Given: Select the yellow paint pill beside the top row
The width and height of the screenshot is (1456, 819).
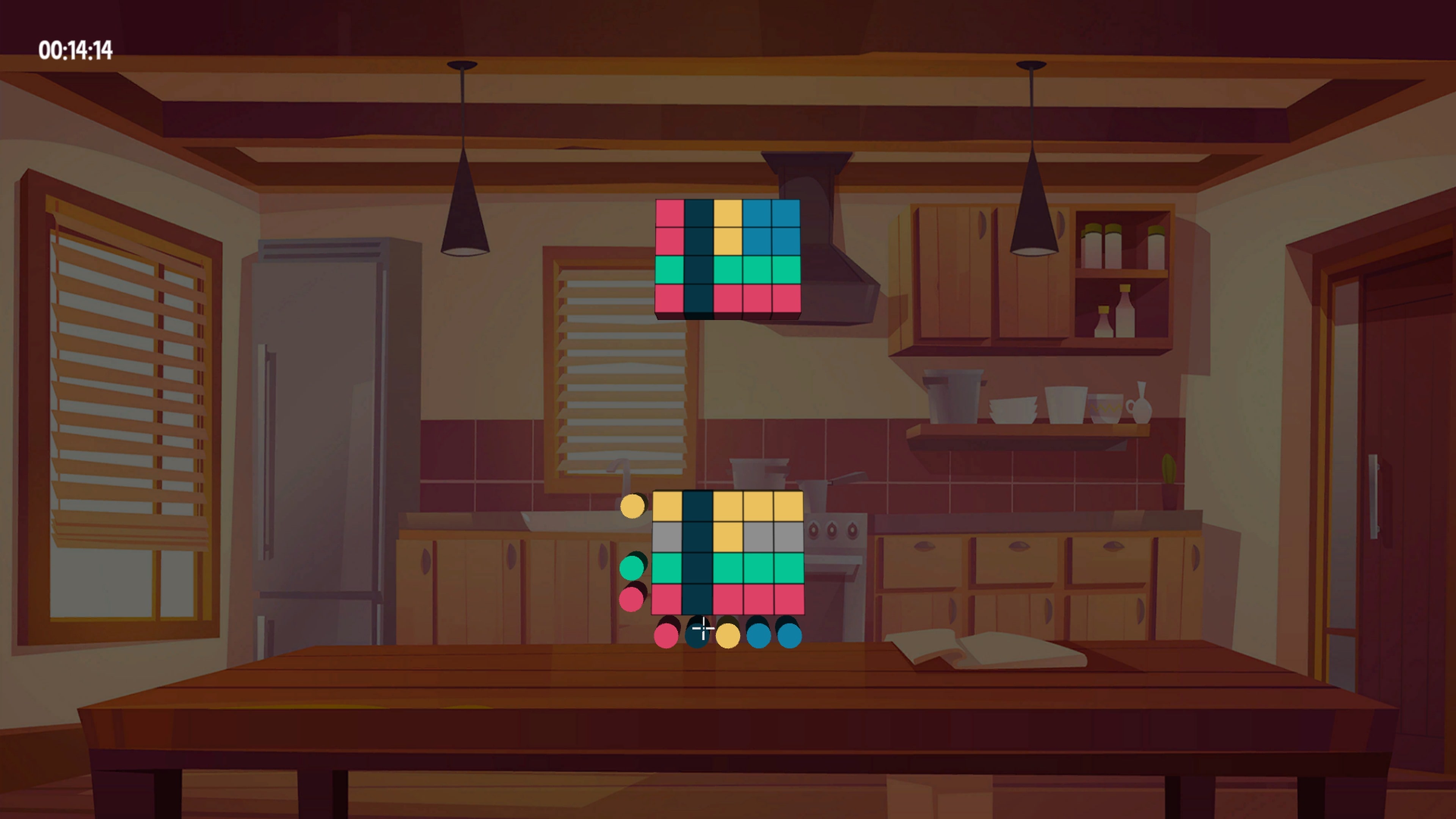Looking at the screenshot, I should click(633, 507).
